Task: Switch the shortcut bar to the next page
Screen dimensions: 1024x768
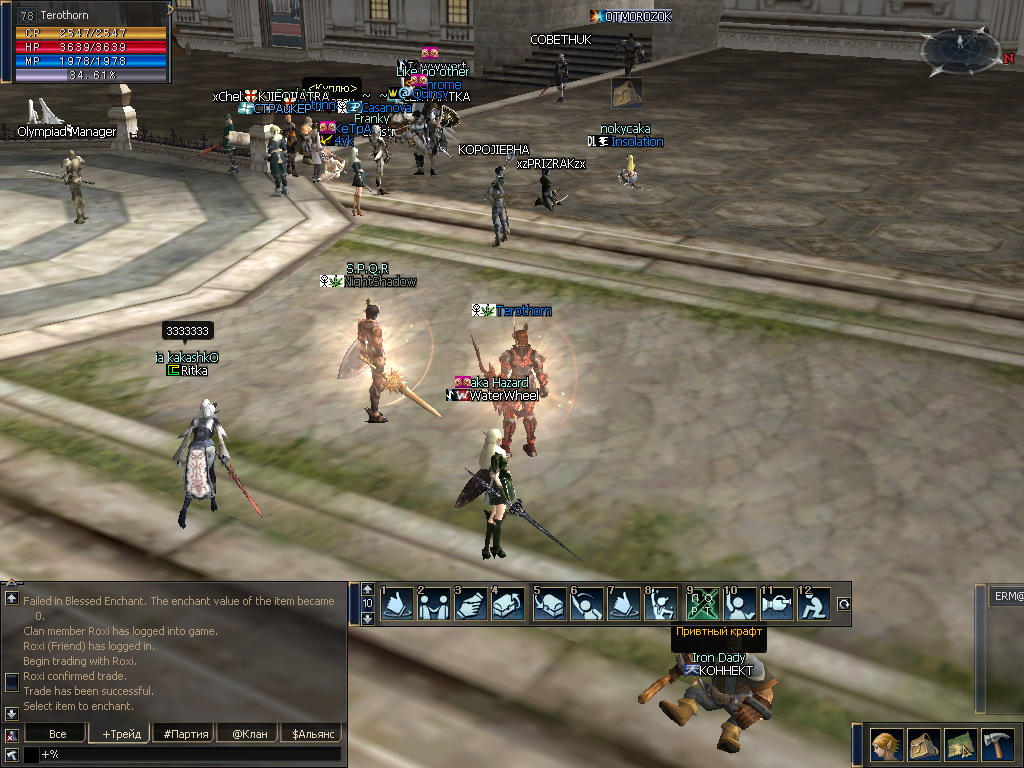Action: 367,619
